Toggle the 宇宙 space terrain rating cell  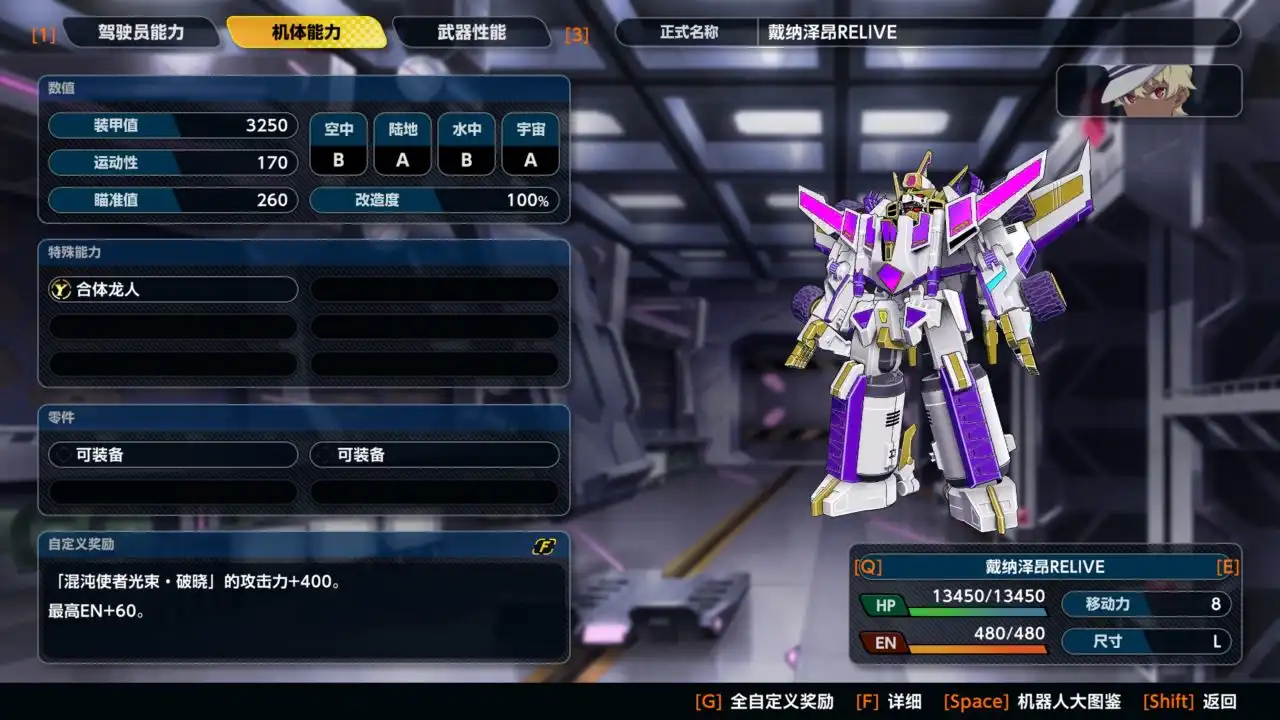click(530, 143)
